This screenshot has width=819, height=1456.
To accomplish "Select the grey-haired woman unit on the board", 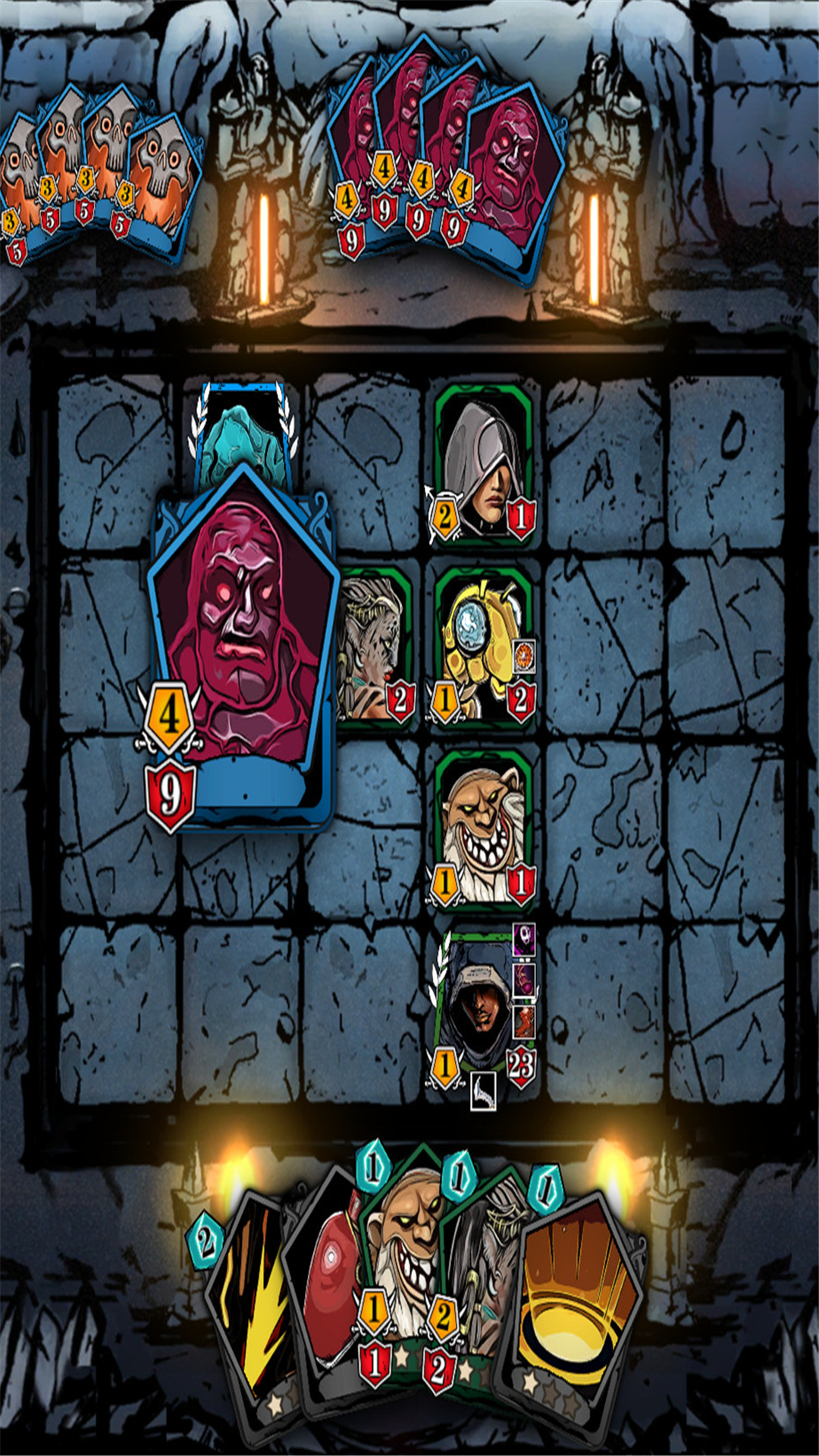I will [x=375, y=645].
